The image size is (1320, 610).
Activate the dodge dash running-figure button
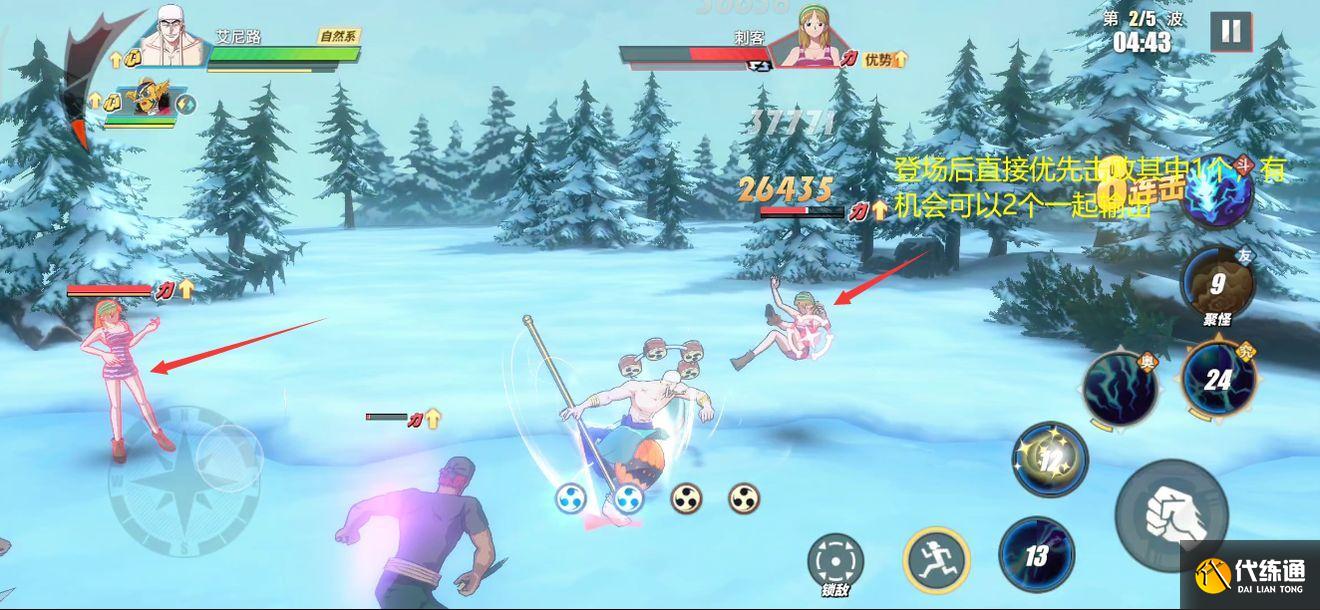click(x=936, y=558)
